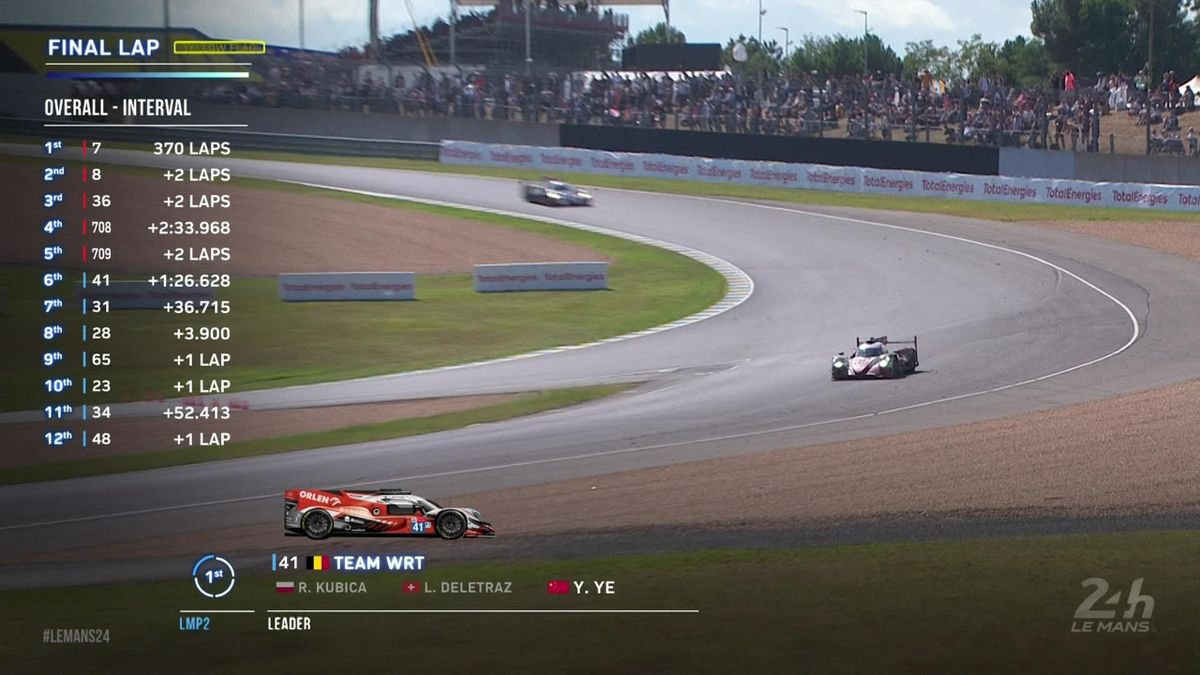Pick car 34 in the standings
This screenshot has height=675, width=1200.
click(x=137, y=412)
